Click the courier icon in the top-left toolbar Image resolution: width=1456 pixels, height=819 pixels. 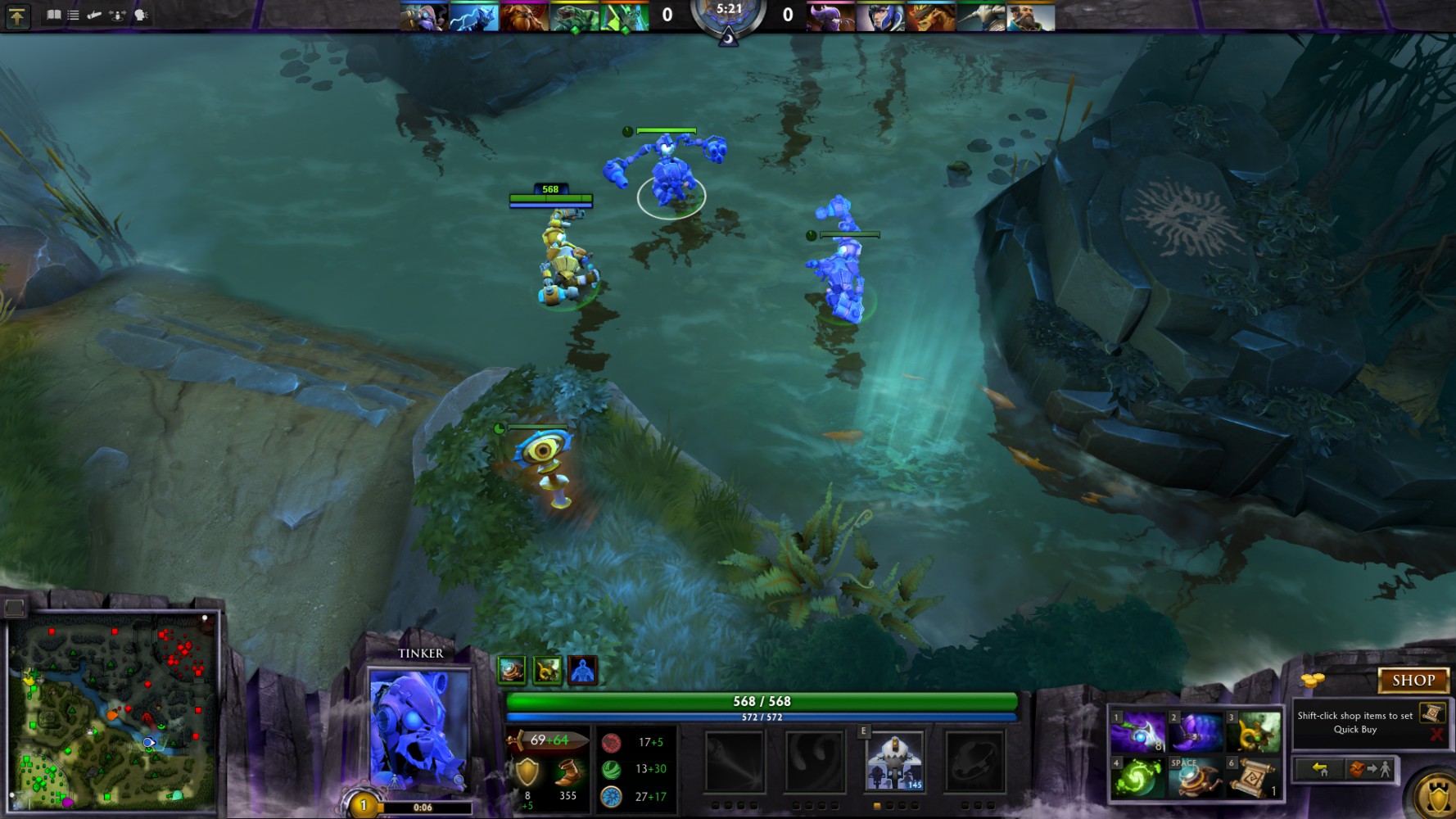pos(93,14)
